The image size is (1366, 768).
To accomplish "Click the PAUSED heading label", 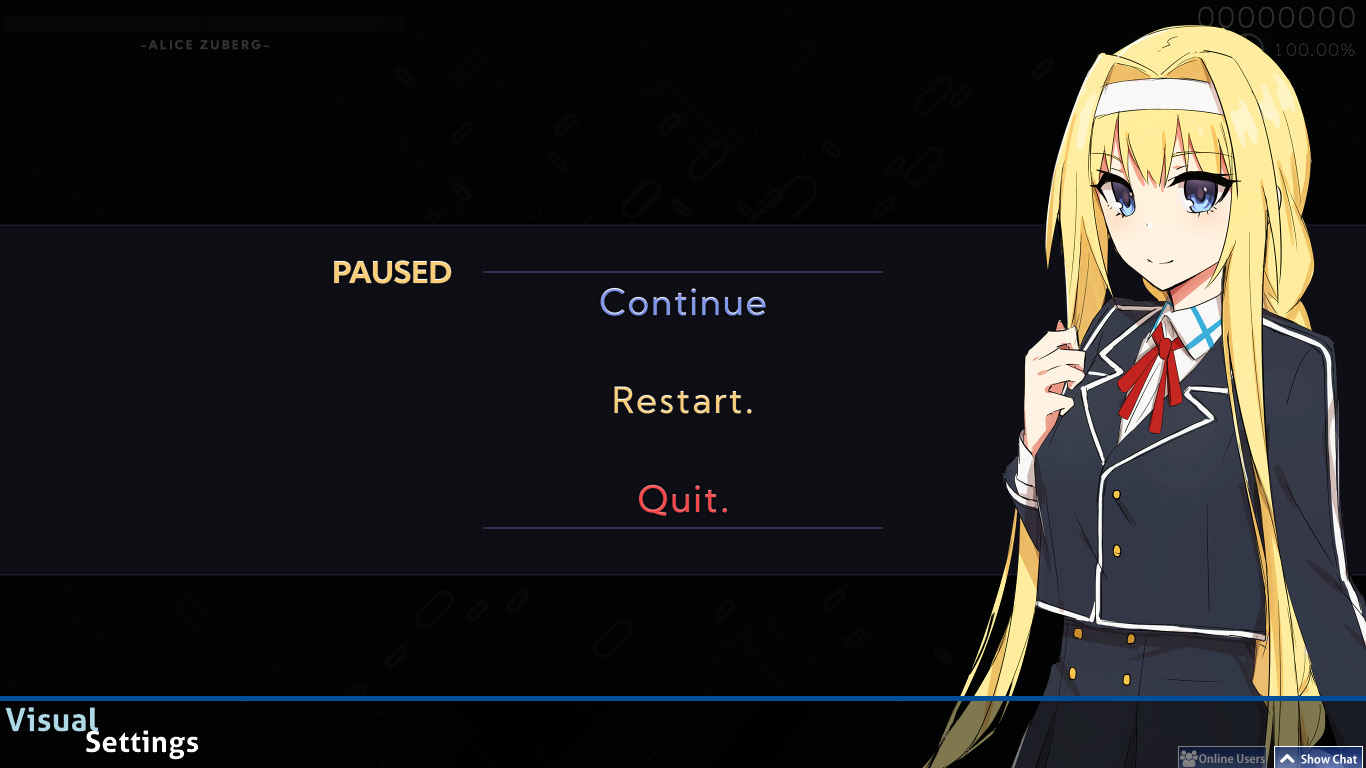I will [391, 271].
